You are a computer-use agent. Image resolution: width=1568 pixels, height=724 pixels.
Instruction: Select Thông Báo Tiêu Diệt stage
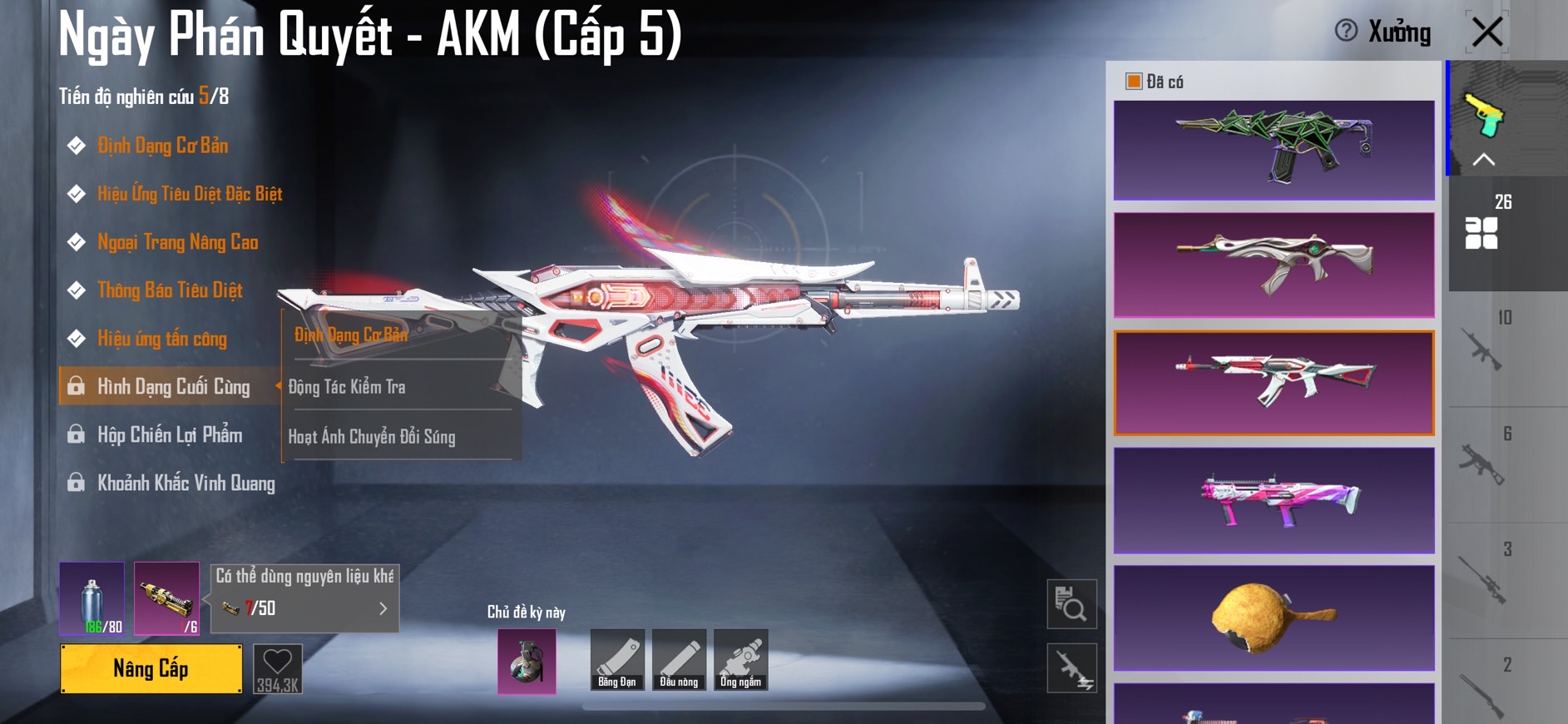pos(170,290)
